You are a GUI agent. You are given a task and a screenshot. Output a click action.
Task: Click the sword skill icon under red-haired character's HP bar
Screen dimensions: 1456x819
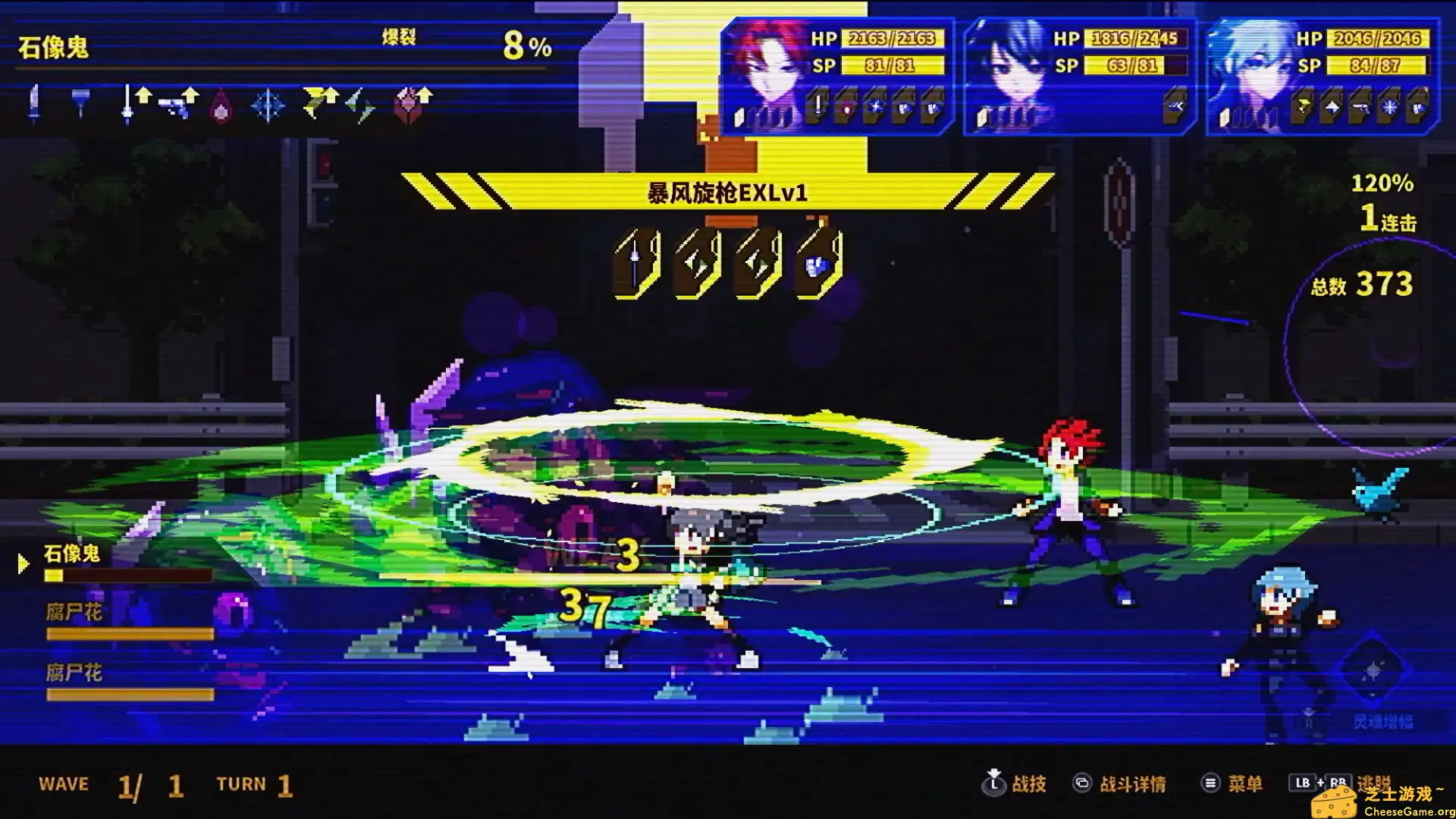coord(818,106)
